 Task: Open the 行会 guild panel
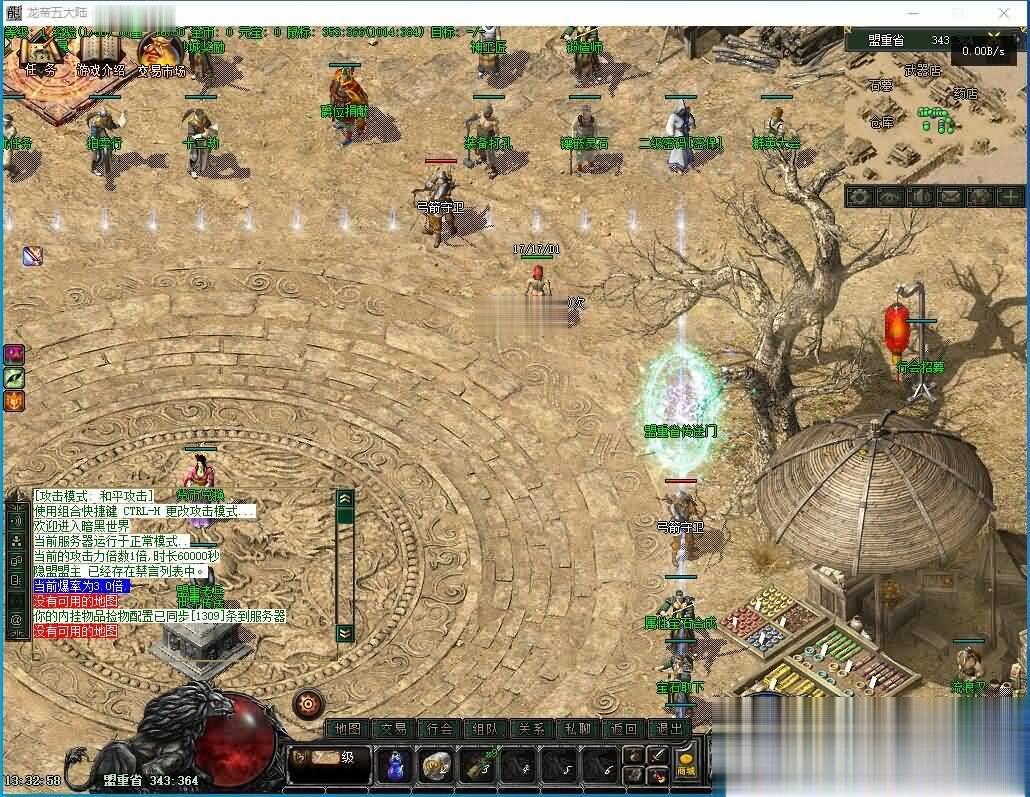(440, 729)
